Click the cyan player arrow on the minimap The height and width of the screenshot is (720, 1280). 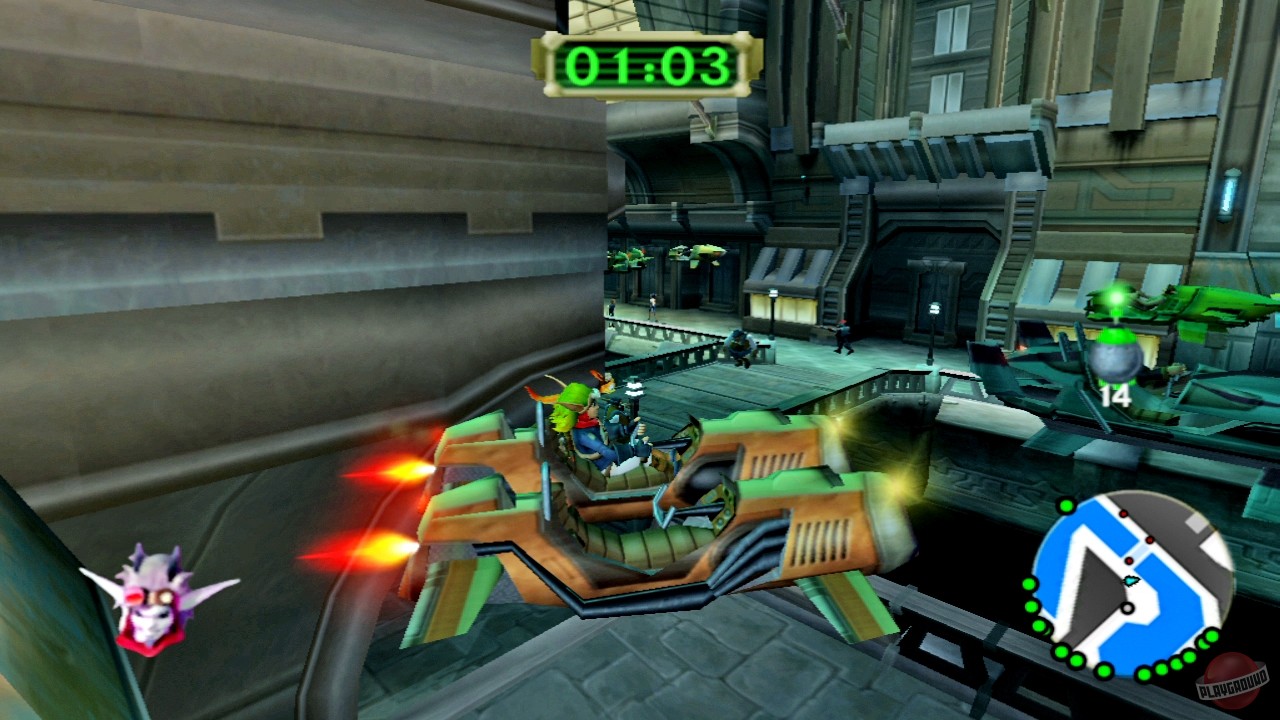coord(1130,581)
